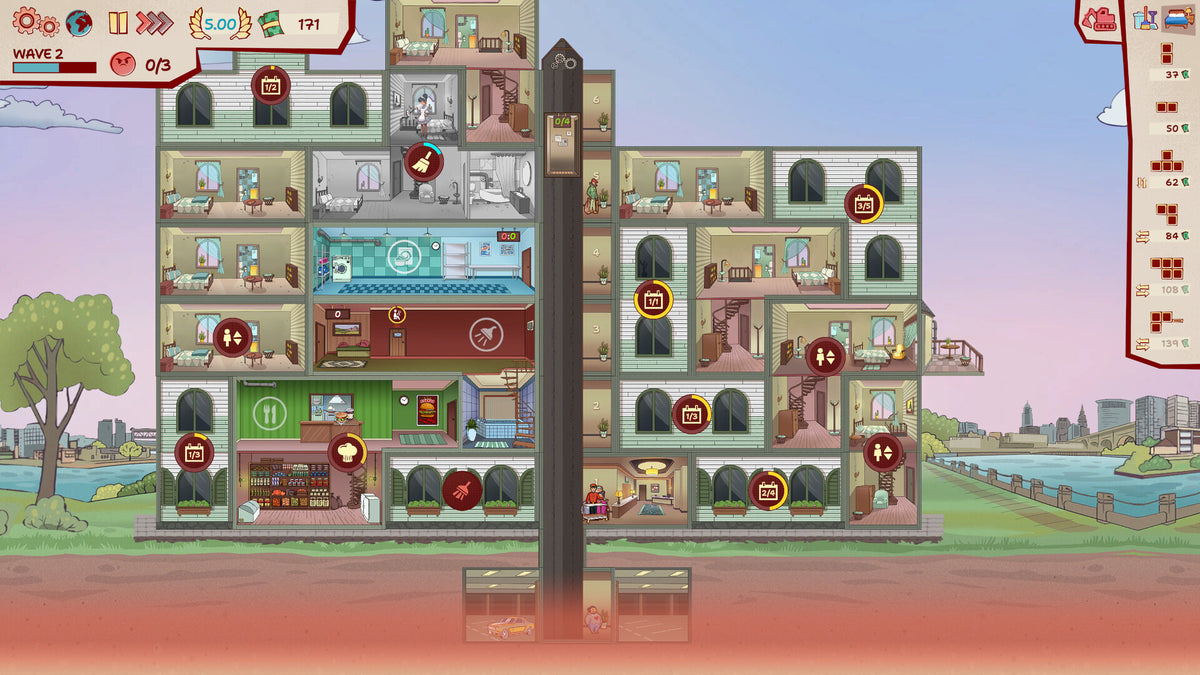Click the shower room icon
This screenshot has height=675, width=1200.
485,333
